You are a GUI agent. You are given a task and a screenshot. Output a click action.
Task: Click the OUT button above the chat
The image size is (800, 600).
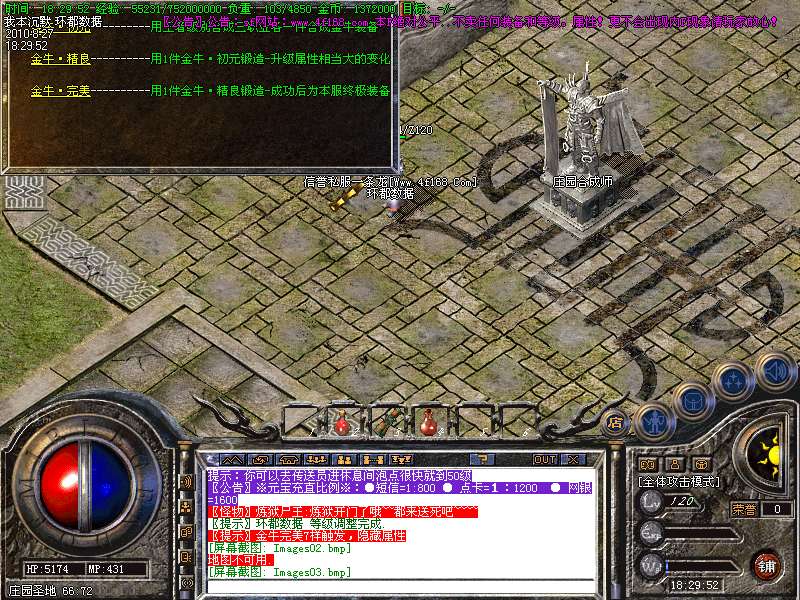tap(544, 459)
